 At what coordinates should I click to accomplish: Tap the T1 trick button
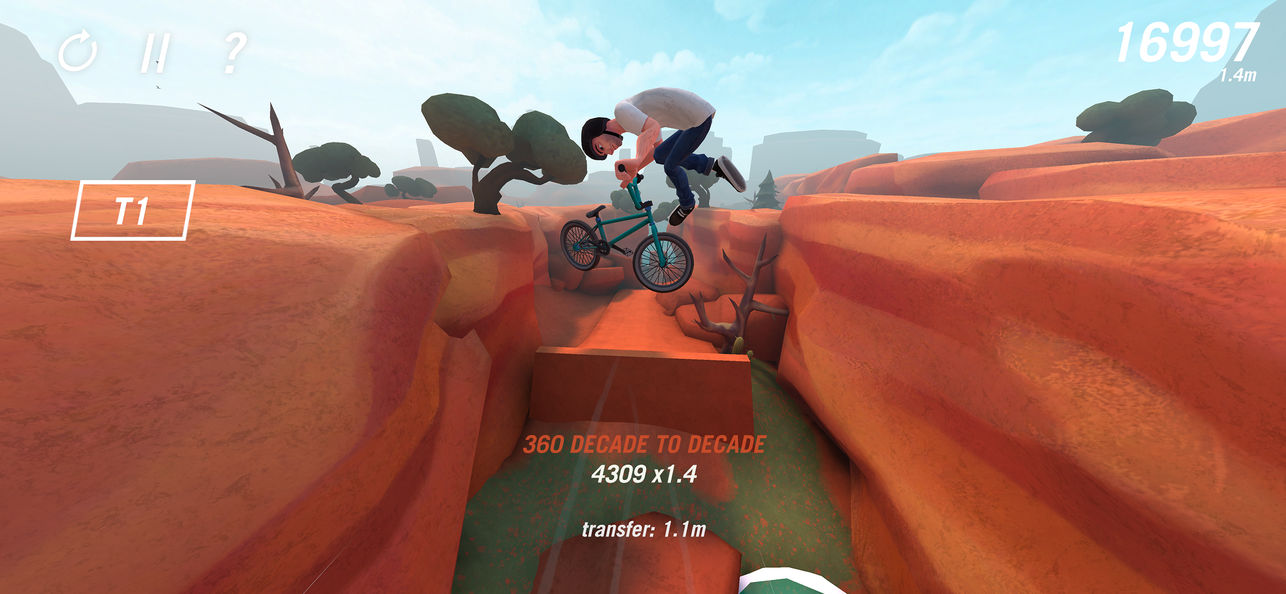click(x=132, y=210)
